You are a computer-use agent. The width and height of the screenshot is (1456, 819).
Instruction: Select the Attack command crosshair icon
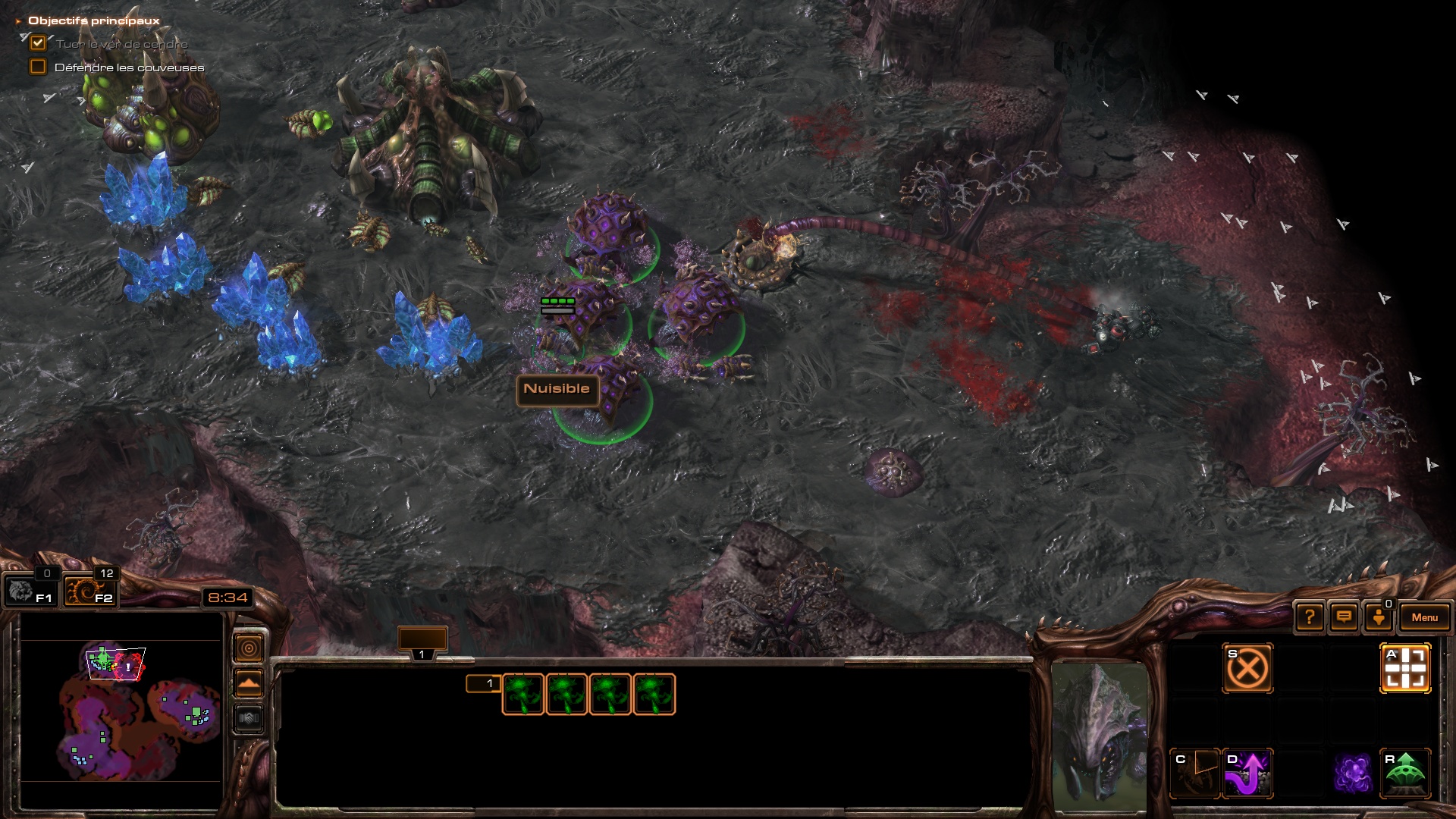(1405, 668)
